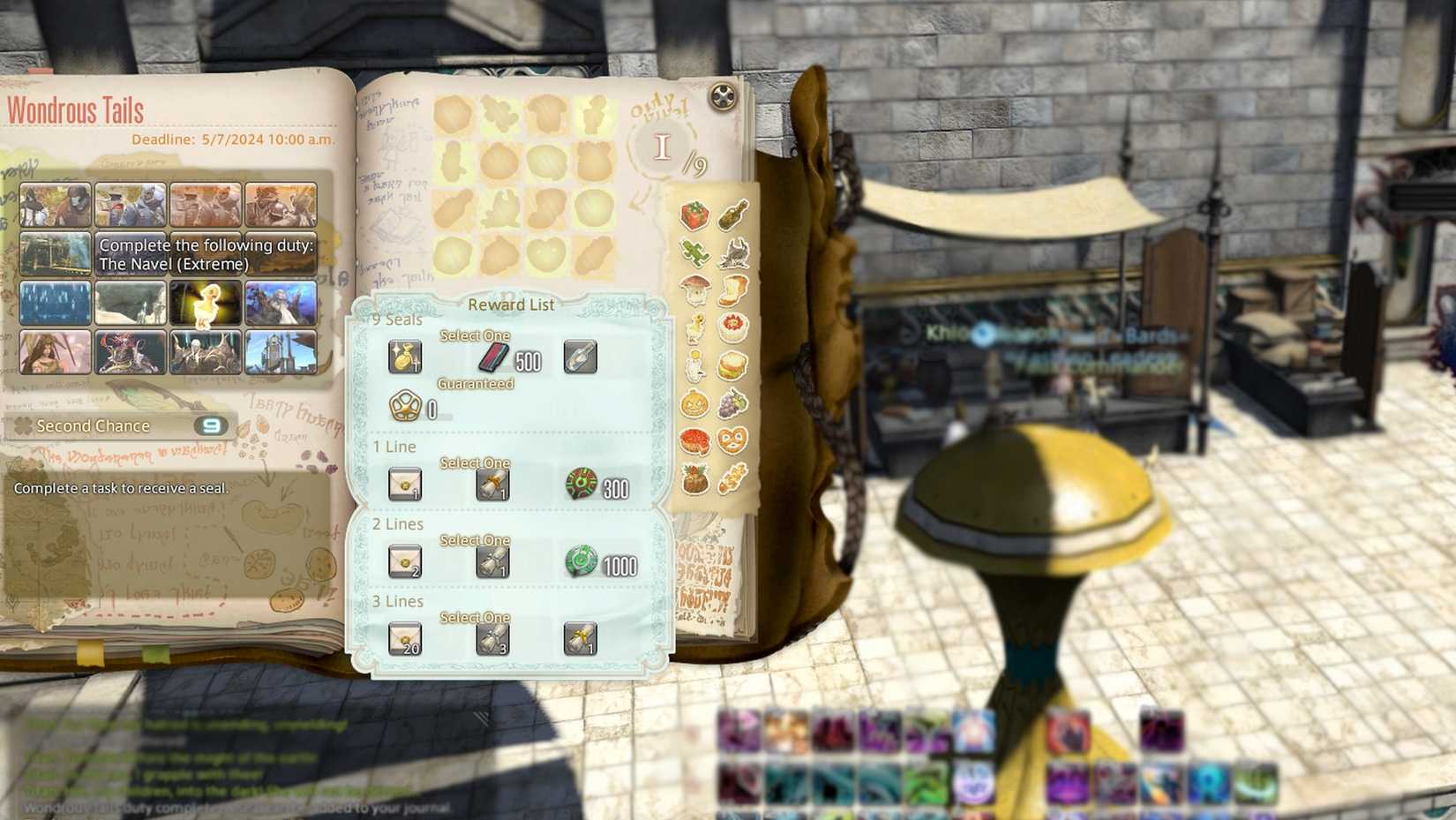
Task: Click the pretzel sticker
Action: pos(732,439)
